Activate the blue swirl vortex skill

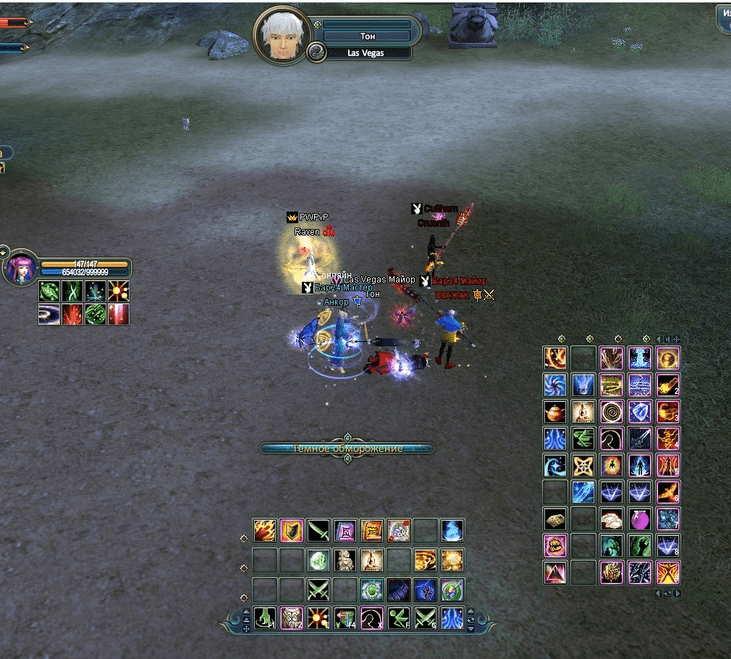[x=554, y=384]
